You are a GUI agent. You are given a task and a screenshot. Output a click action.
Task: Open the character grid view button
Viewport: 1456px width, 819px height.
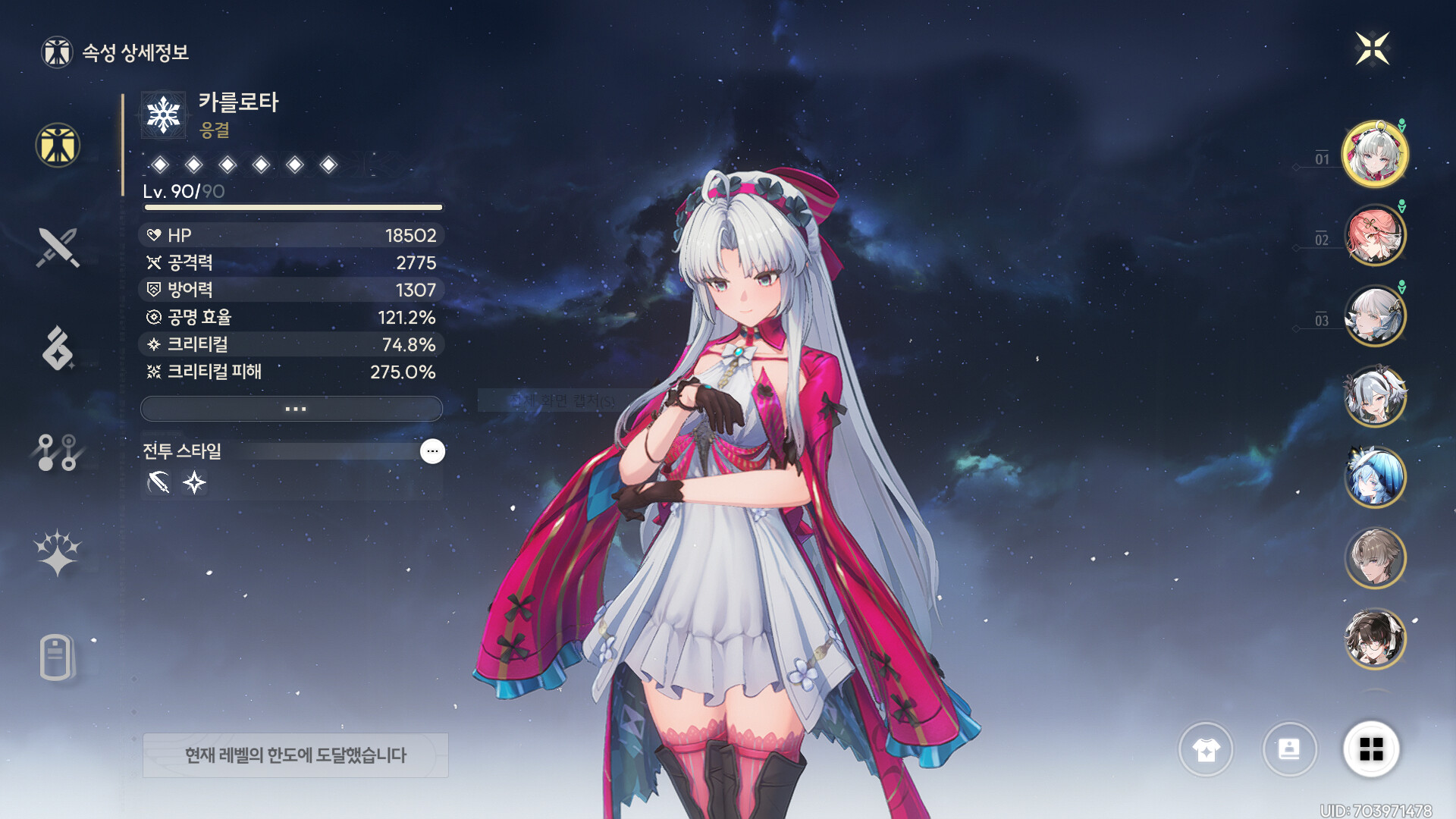pyautogui.click(x=1371, y=749)
